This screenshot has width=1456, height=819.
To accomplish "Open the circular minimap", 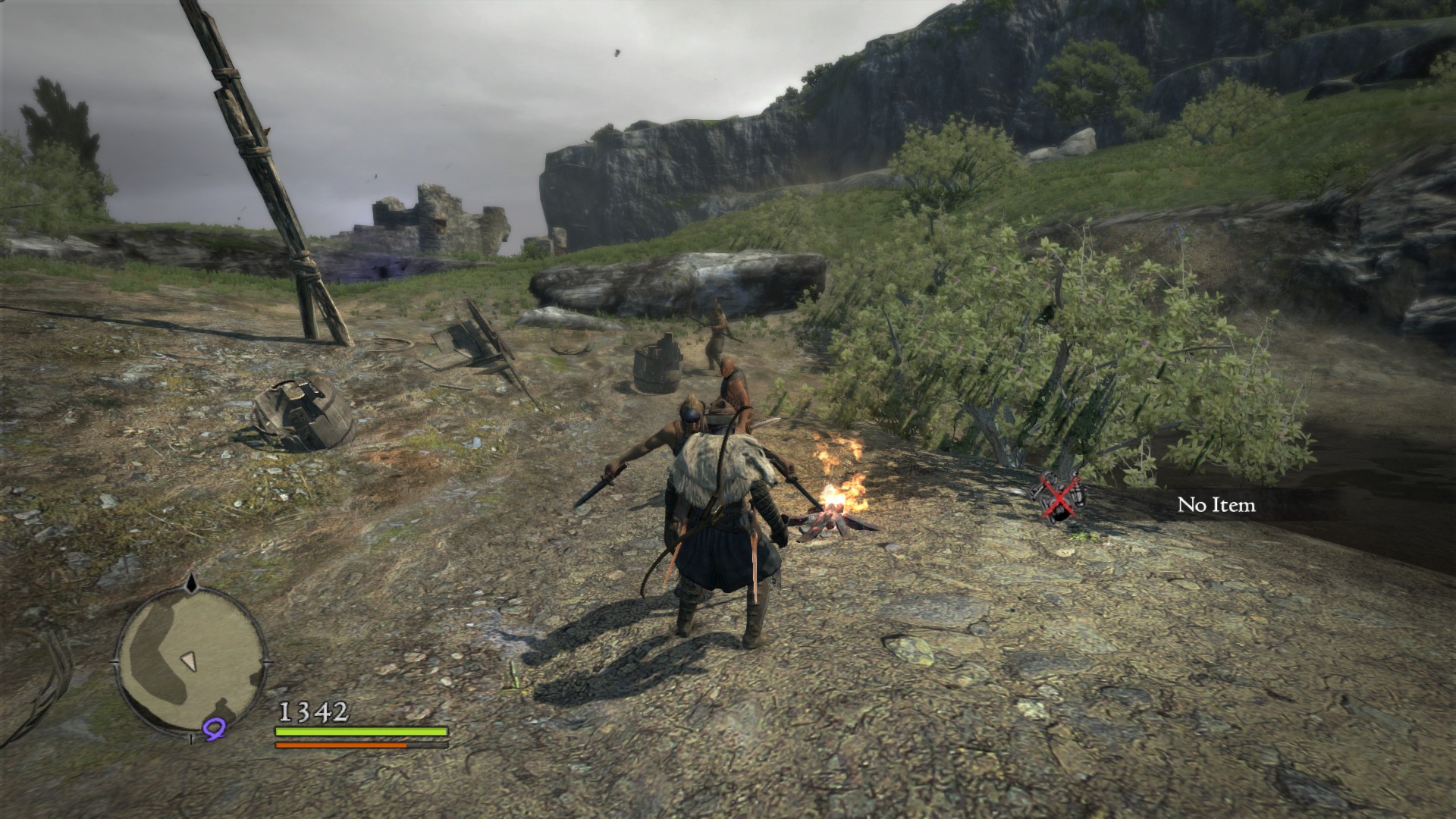I will tap(190, 654).
